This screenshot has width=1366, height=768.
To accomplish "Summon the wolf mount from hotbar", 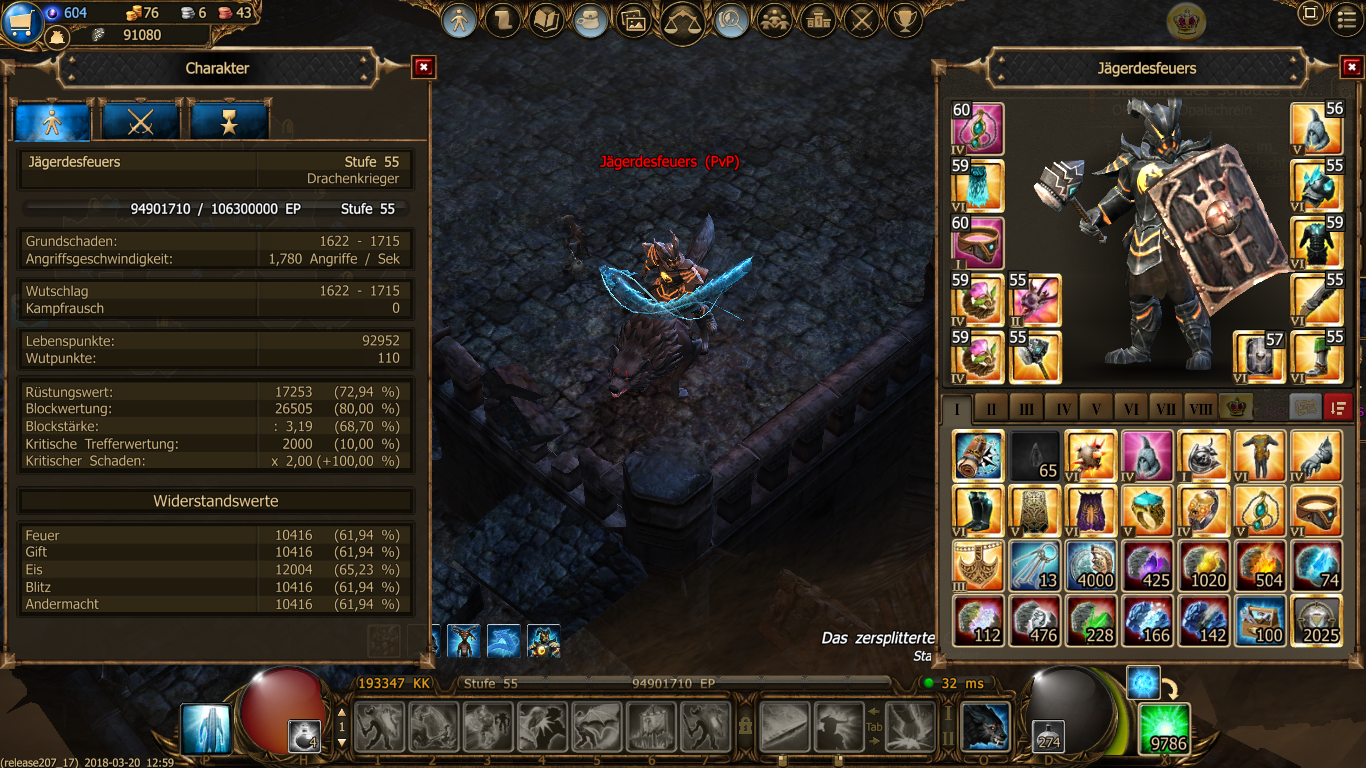I will pyautogui.click(x=984, y=725).
